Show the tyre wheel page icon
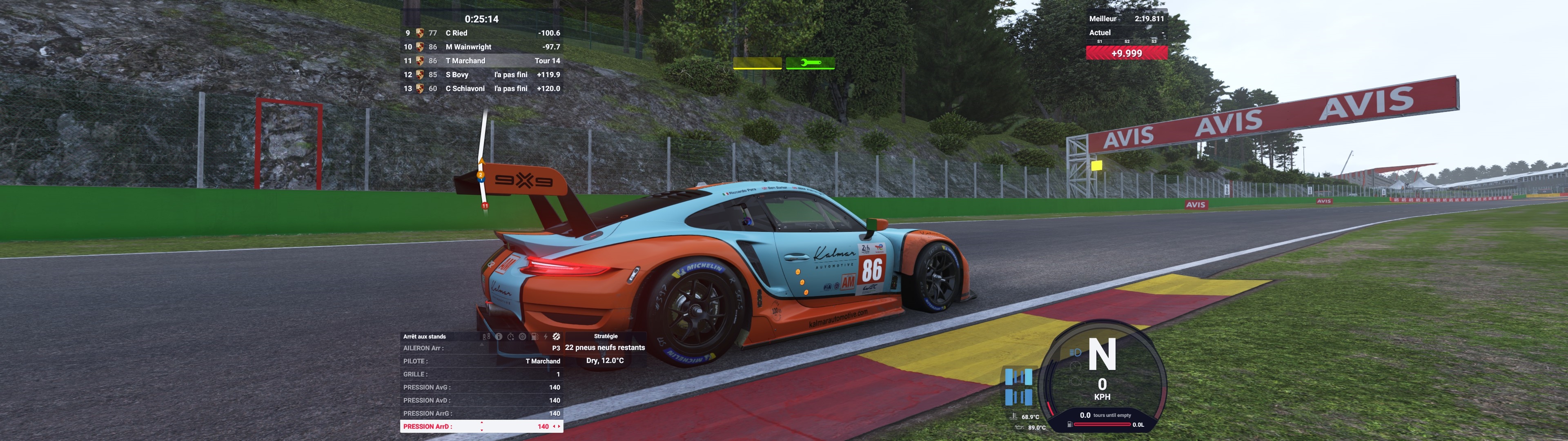The height and width of the screenshot is (441, 1568). point(522,336)
